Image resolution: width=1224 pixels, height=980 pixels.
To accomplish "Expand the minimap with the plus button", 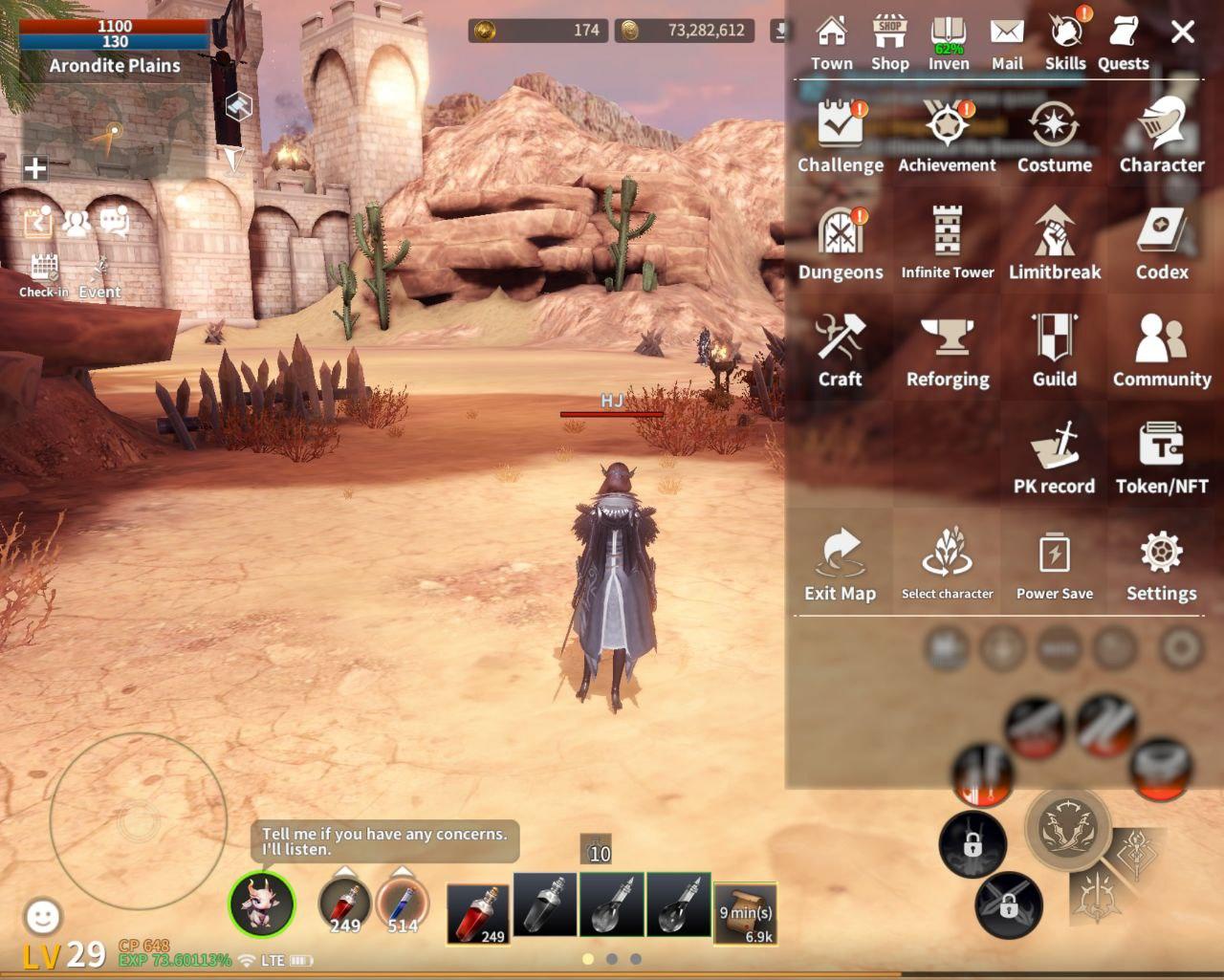I will (x=35, y=168).
